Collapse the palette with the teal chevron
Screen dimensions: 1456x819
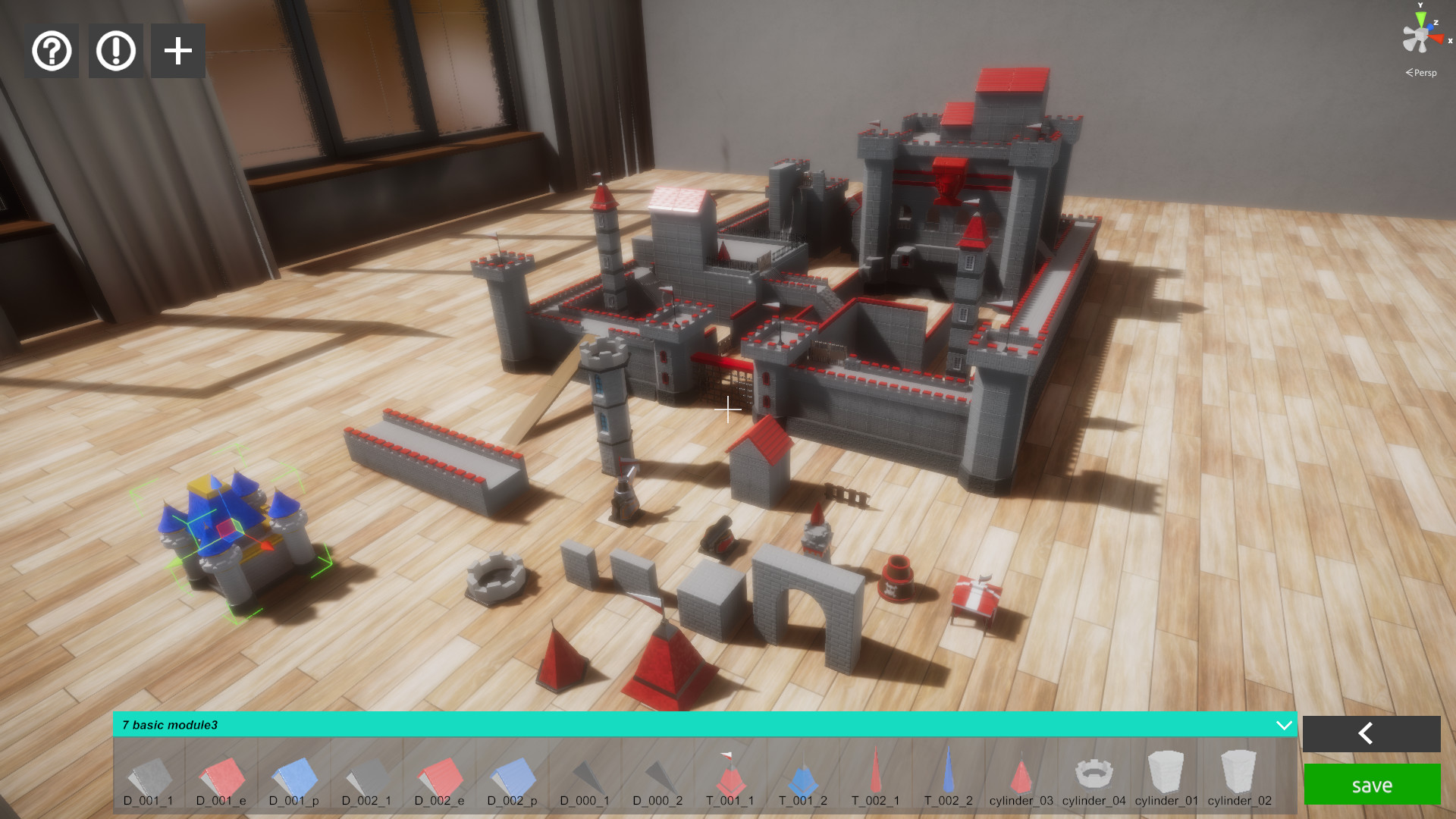pos(1285,725)
